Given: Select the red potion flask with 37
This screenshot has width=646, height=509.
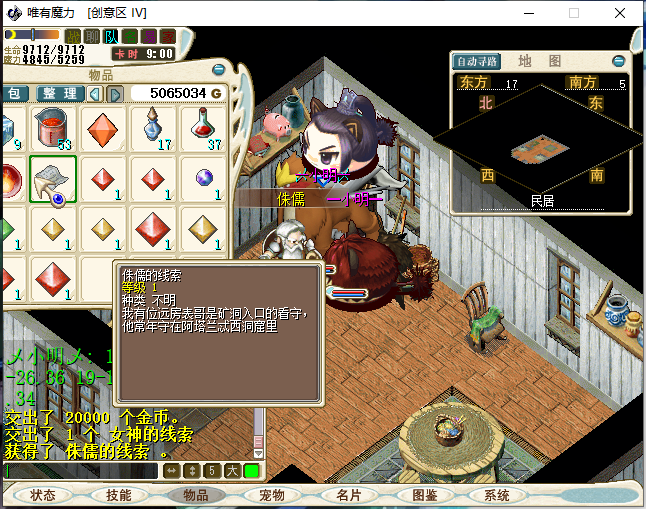Looking at the screenshot, I should [203, 129].
